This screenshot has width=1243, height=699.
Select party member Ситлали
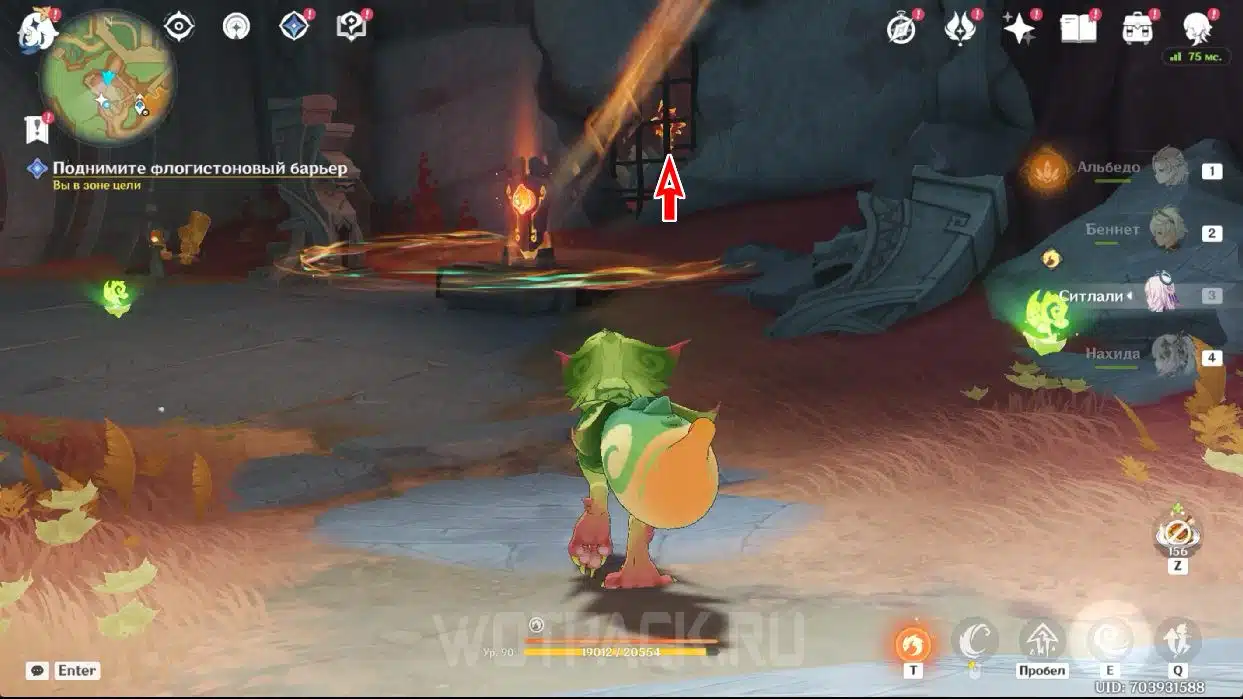[x=1164, y=295]
